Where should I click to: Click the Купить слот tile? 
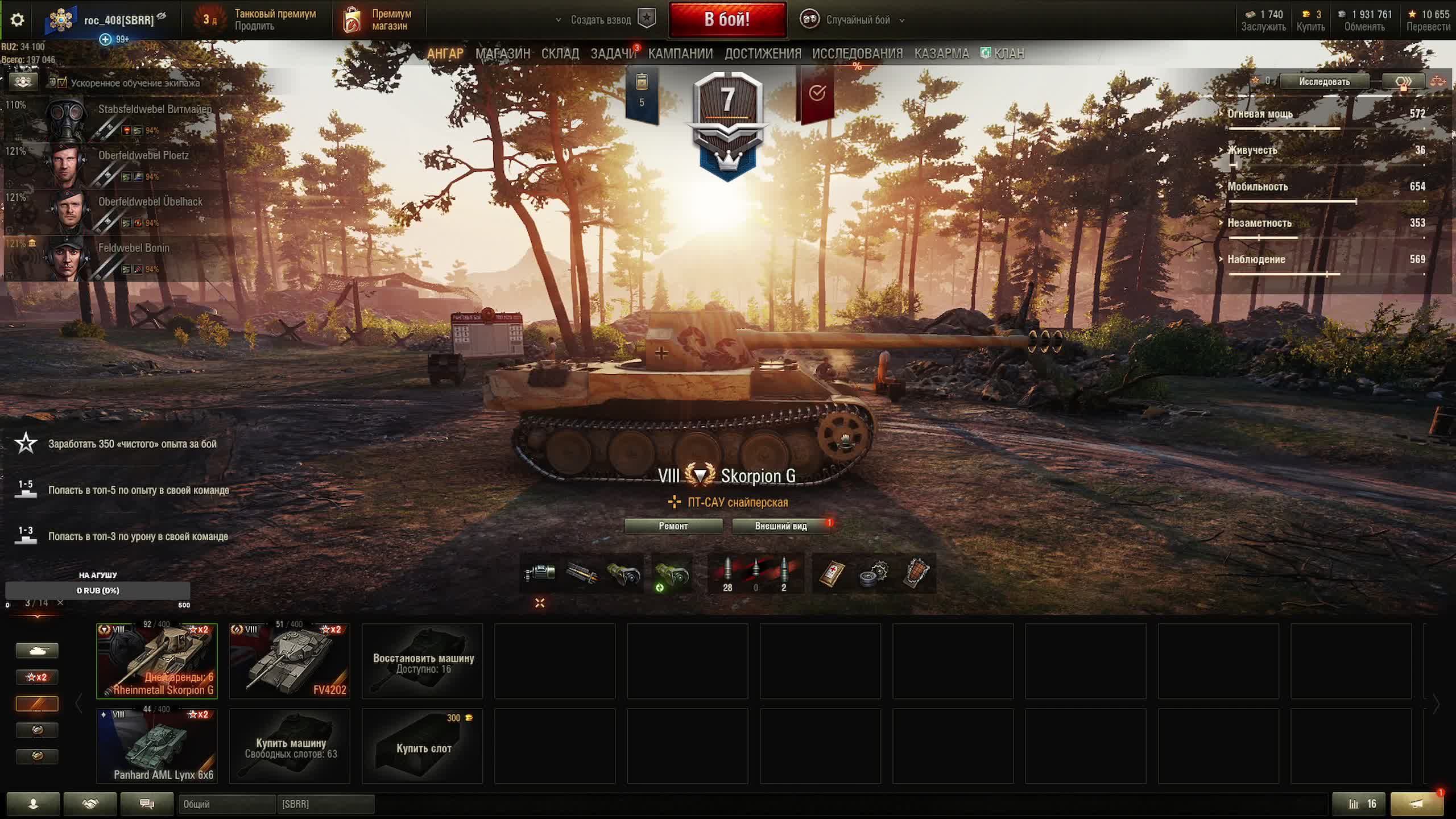(x=423, y=747)
